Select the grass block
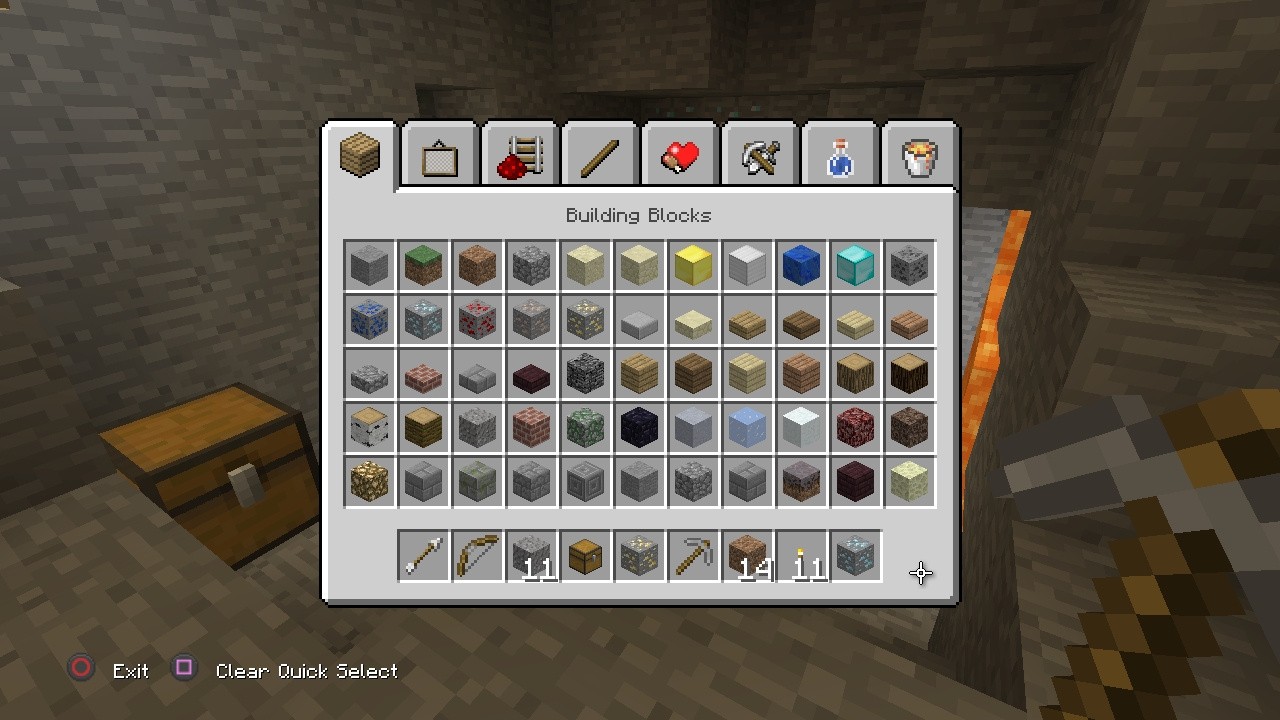 click(423, 264)
